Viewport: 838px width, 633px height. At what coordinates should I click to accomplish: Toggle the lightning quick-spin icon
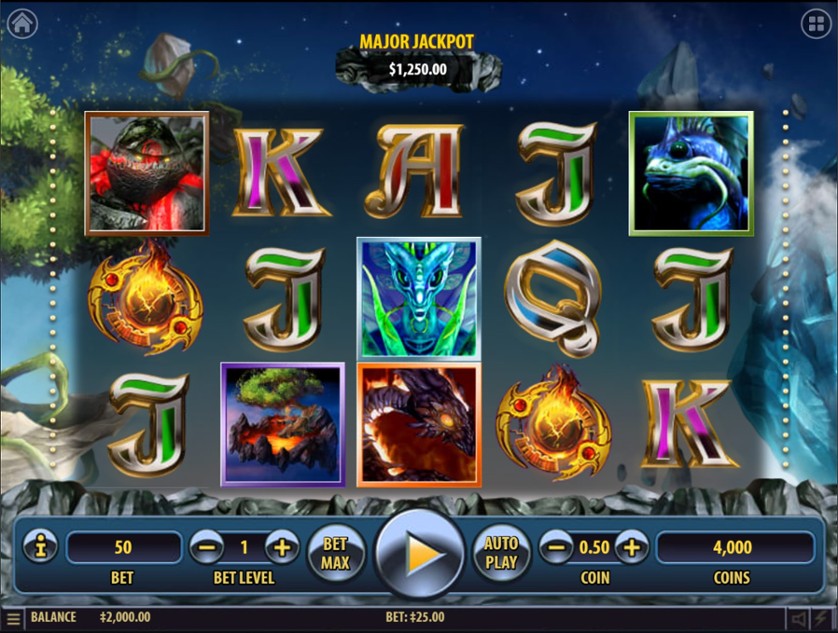coord(824,618)
